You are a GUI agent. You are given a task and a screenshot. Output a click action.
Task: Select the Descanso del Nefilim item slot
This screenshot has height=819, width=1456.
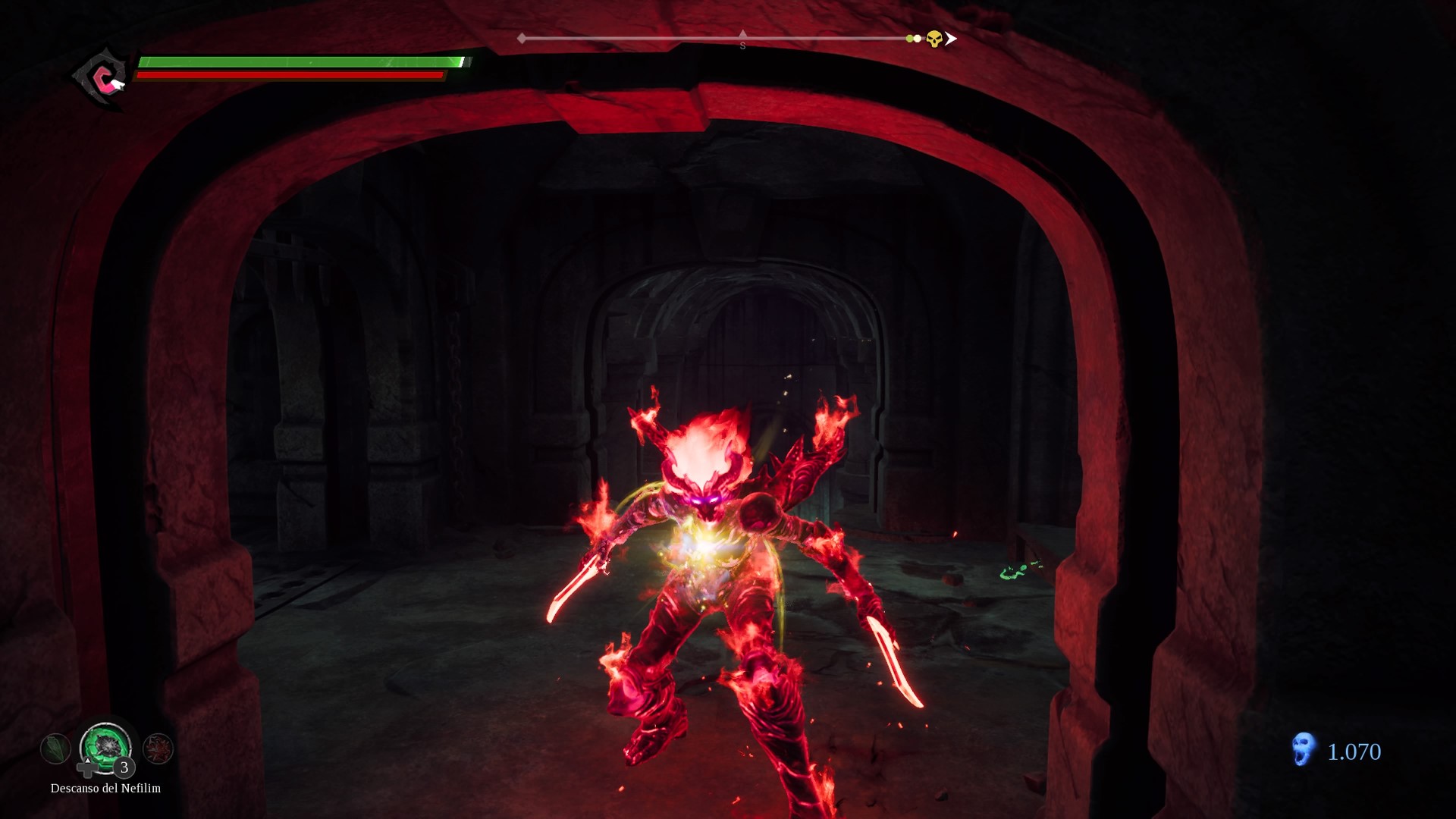coord(105,746)
